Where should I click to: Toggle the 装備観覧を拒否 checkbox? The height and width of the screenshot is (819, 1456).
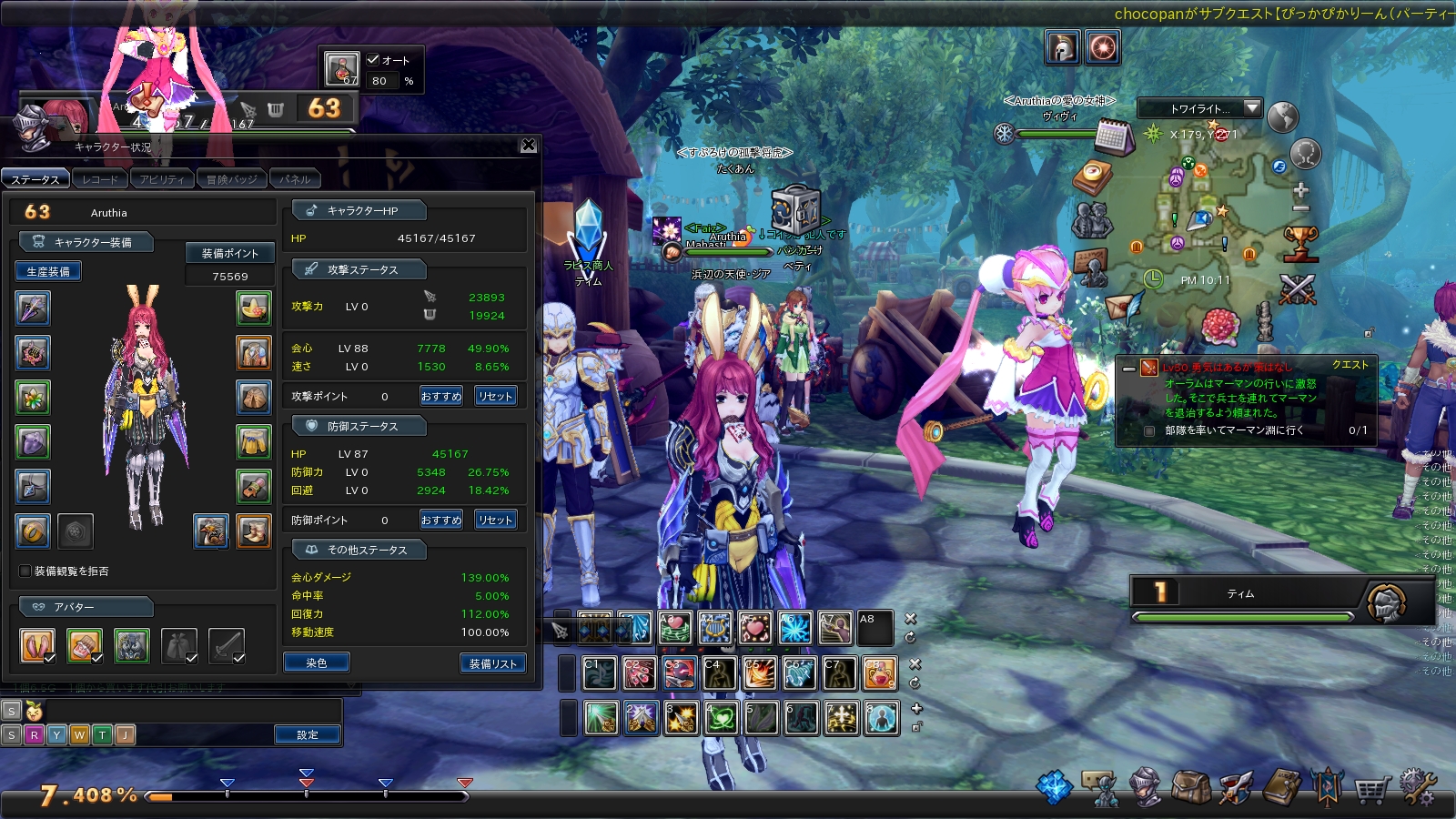point(25,571)
